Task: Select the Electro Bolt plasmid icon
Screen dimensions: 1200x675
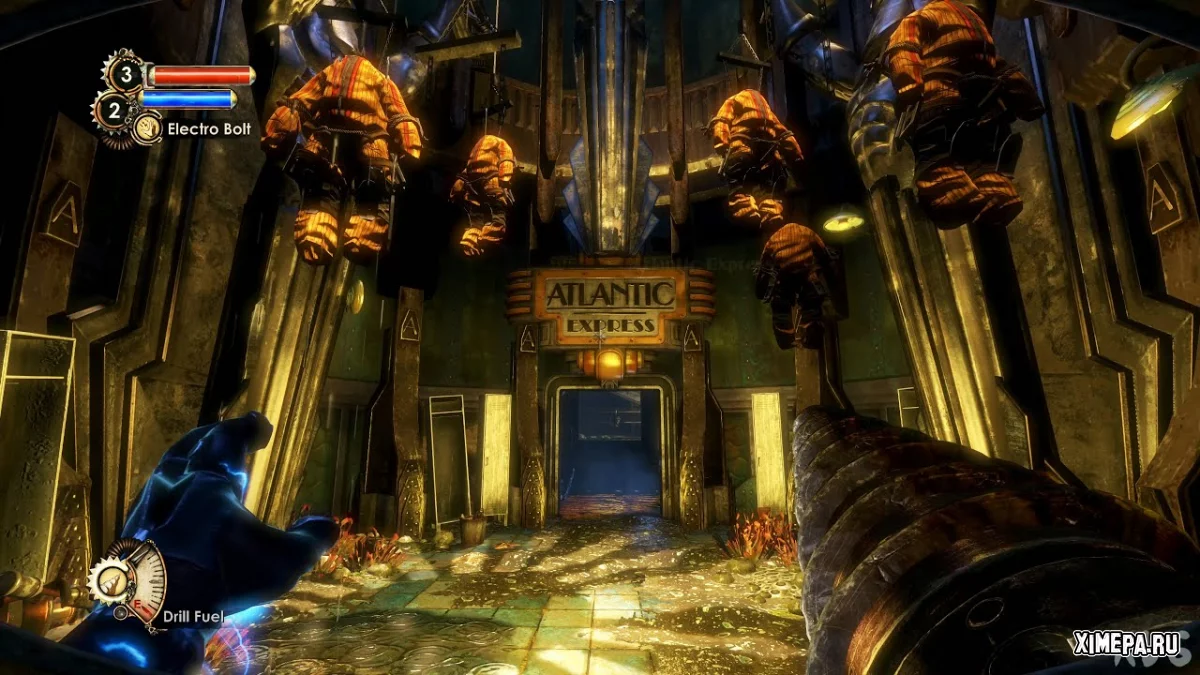Action: pyautogui.click(x=148, y=128)
